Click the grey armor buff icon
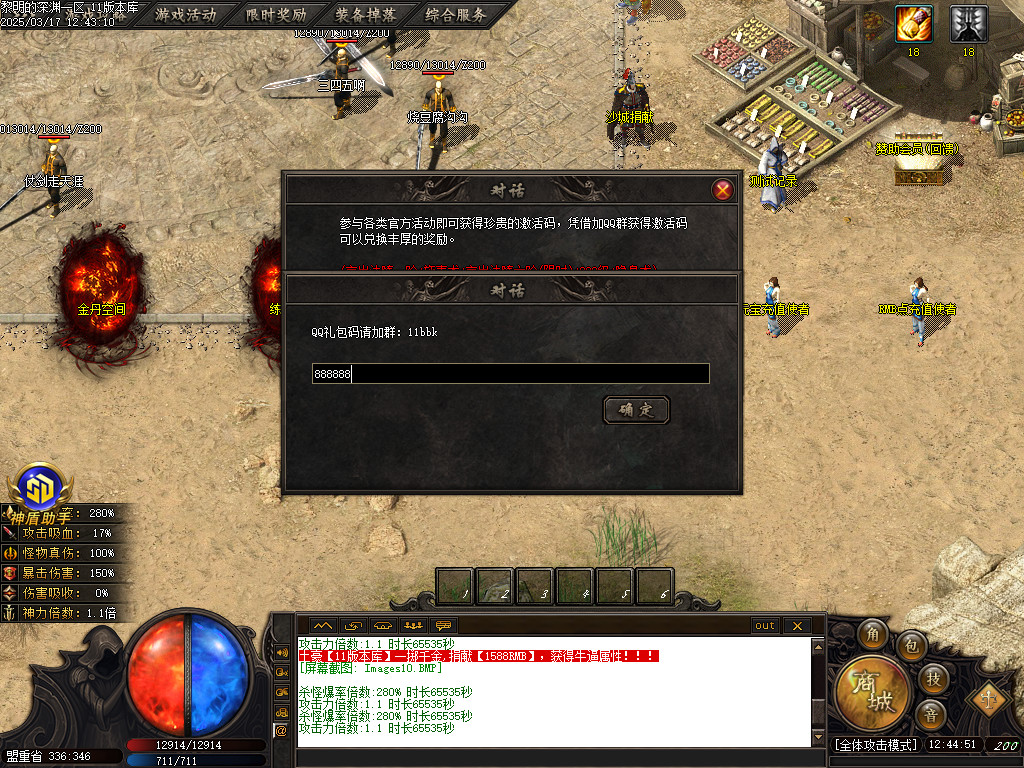The image size is (1024, 768). tap(968, 23)
